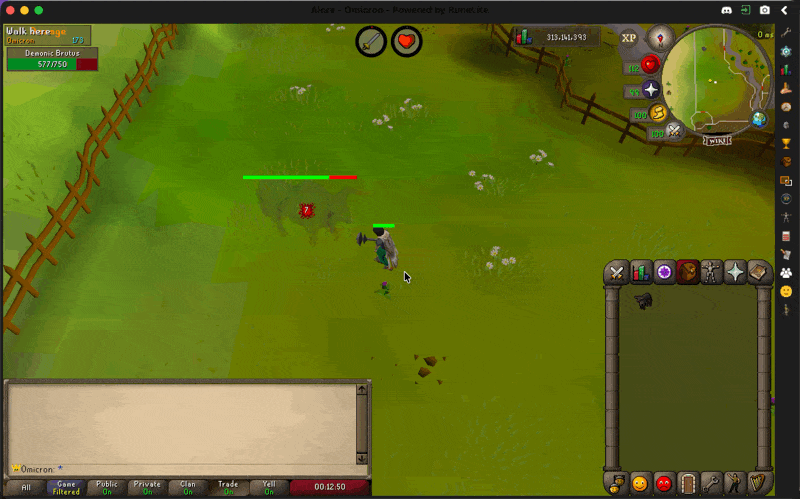Open the world map globe
Screen dimensions: 800x499
click(x=759, y=120)
